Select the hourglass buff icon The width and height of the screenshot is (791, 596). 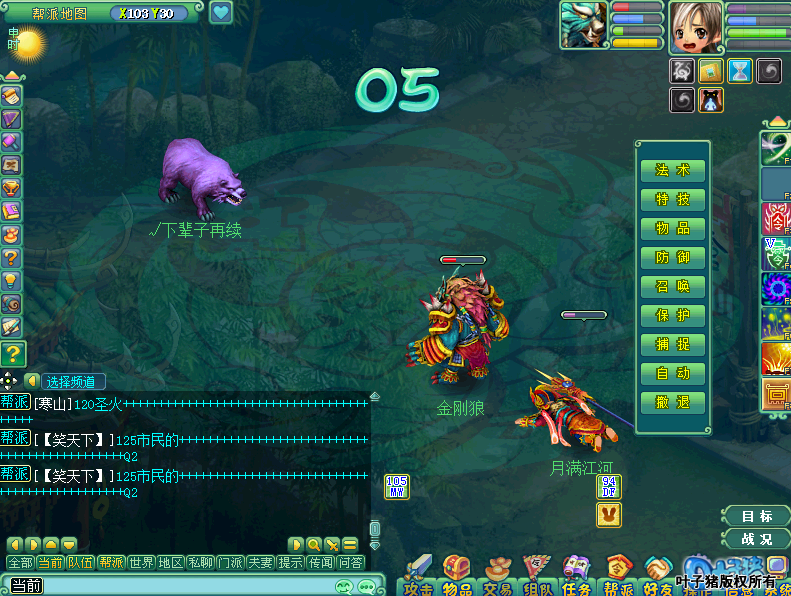[739, 70]
